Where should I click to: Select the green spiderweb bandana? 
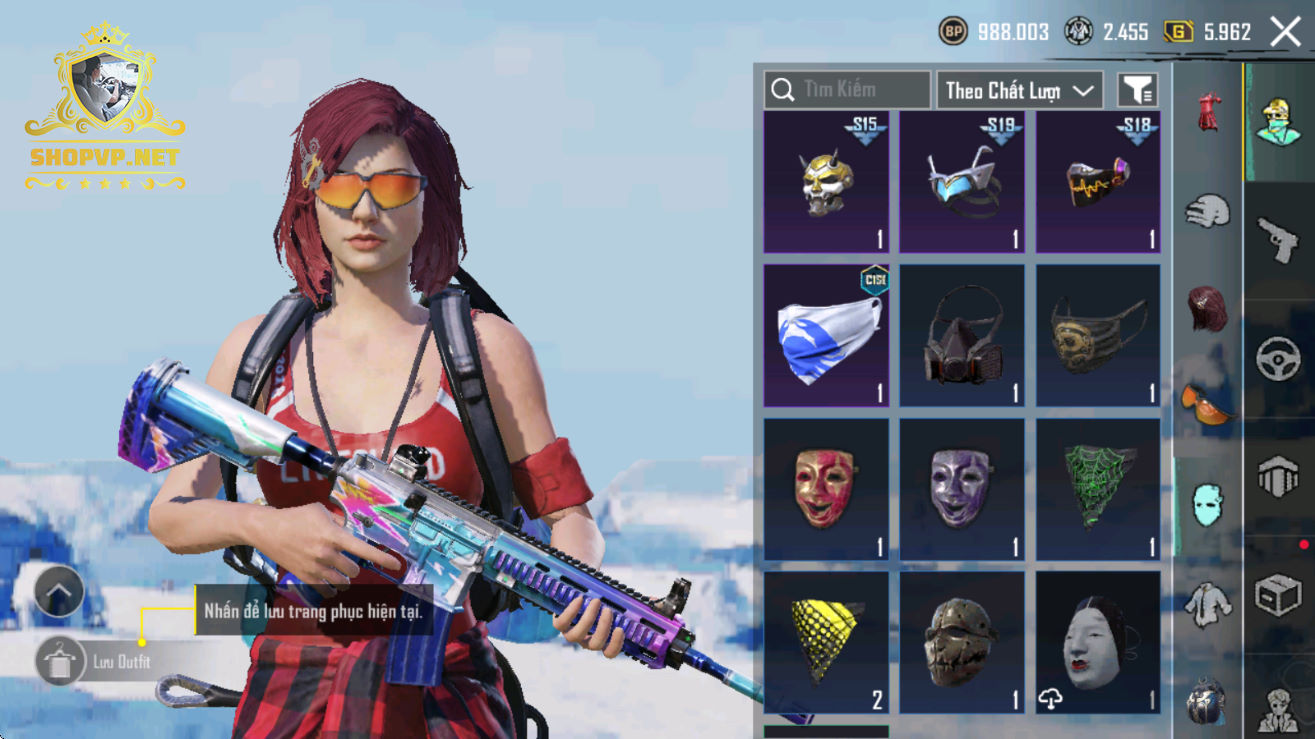[1098, 489]
